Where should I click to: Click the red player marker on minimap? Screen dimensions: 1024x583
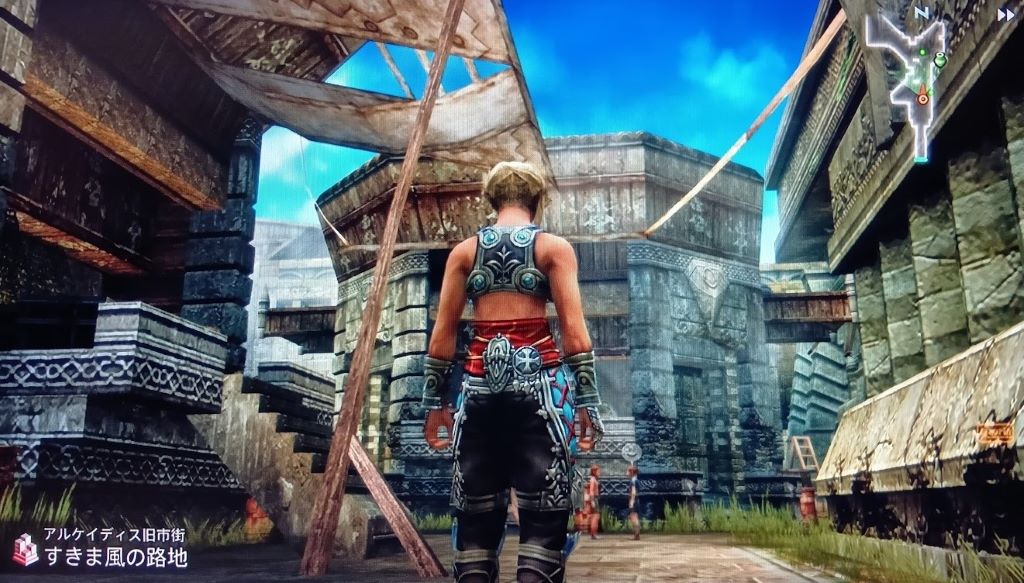(x=922, y=97)
